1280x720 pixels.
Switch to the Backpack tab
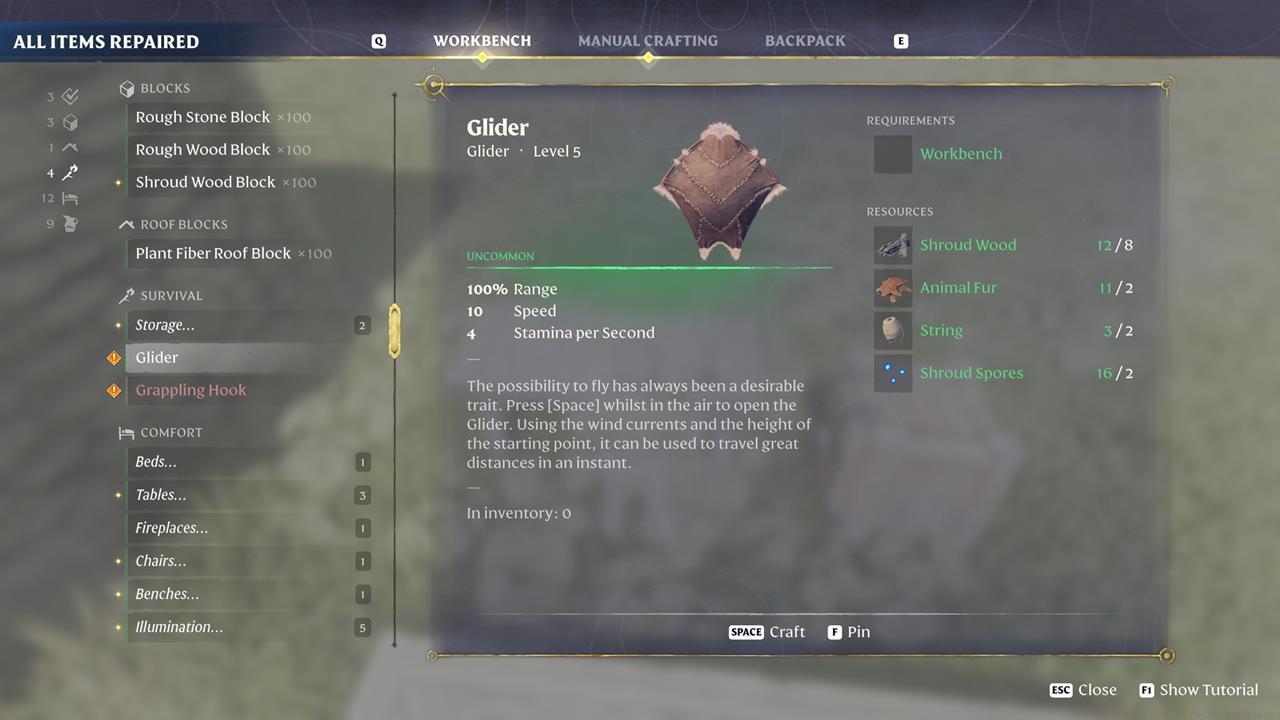805,41
